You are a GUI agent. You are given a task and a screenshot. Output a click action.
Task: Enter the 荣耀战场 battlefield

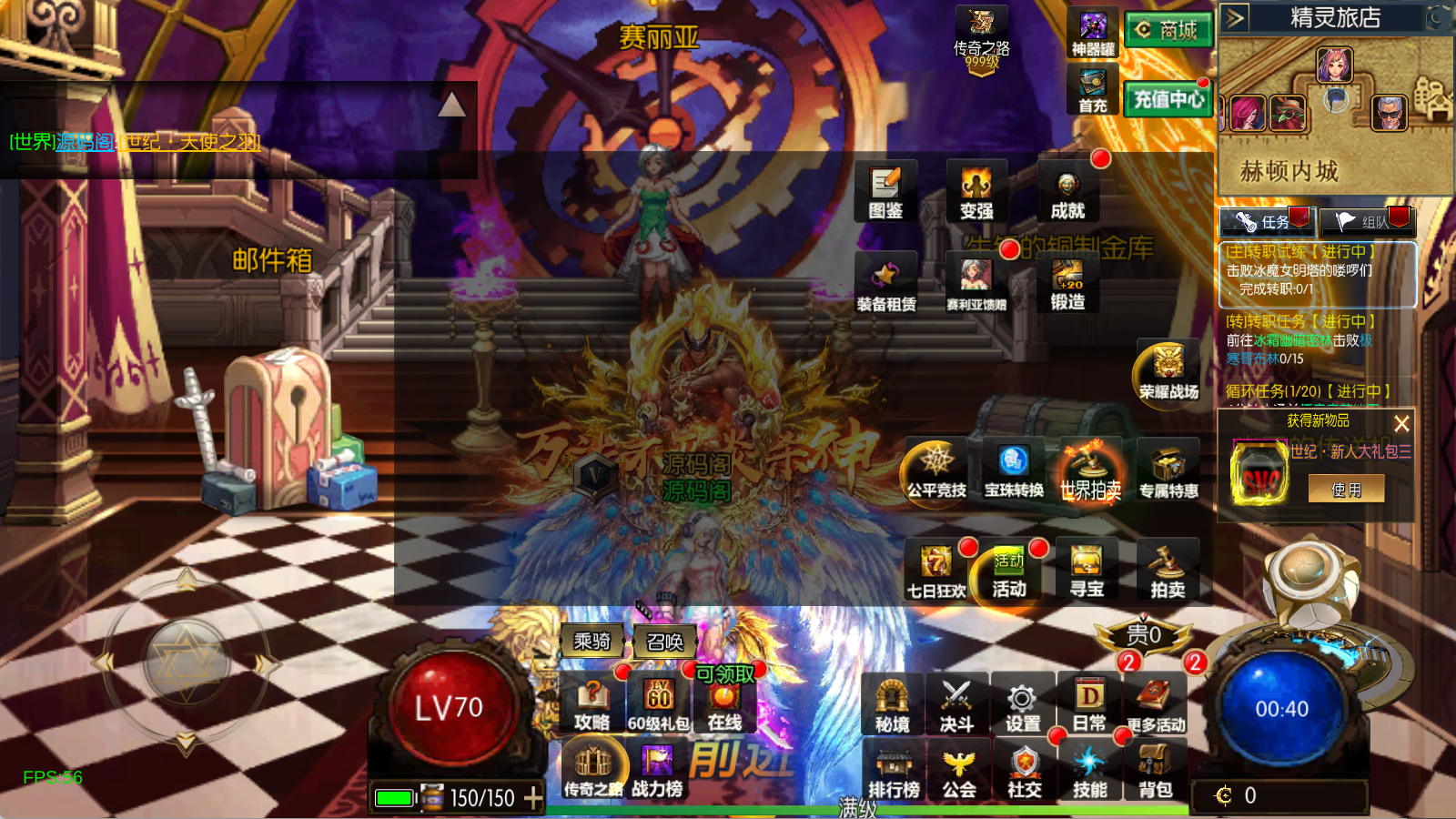coord(1168,373)
